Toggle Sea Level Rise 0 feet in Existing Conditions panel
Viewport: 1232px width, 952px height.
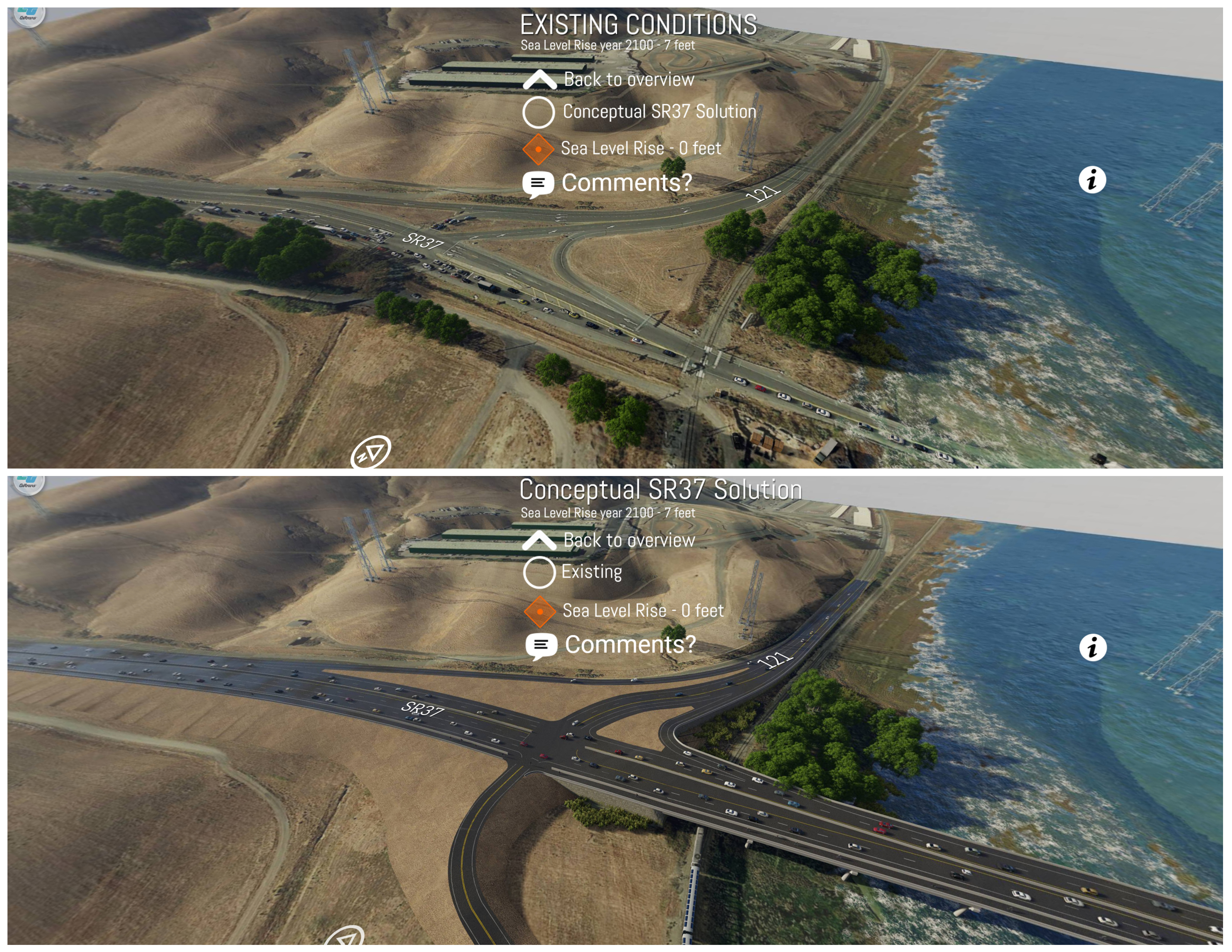coord(538,149)
